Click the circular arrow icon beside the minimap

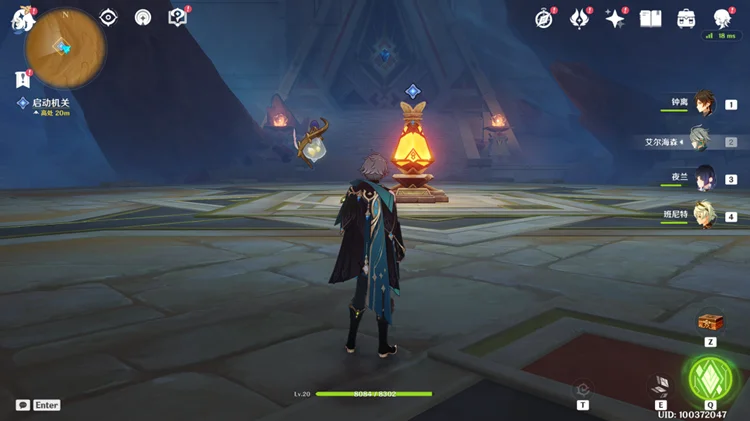point(143,17)
